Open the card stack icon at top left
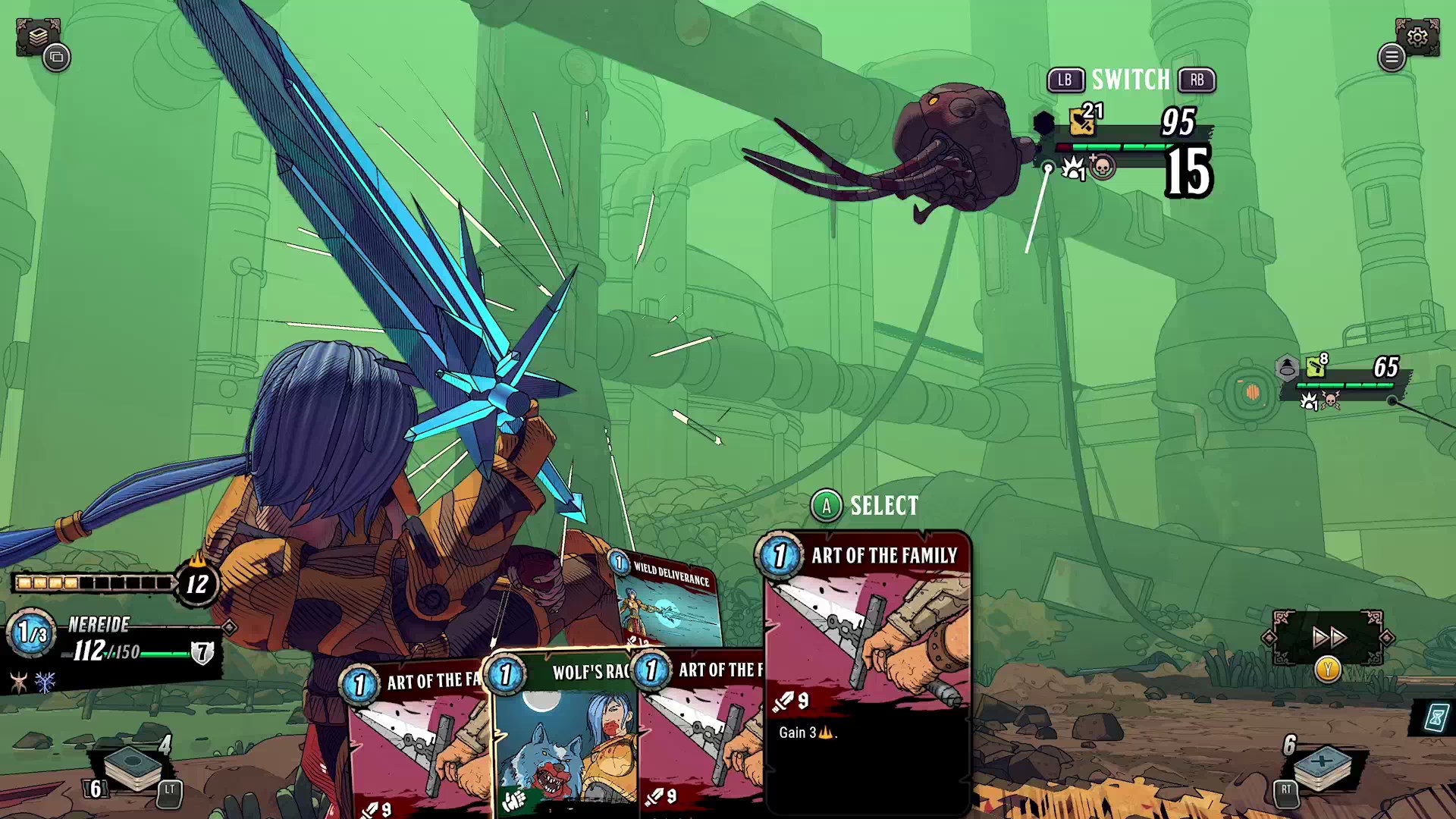1456x819 pixels. click(38, 36)
